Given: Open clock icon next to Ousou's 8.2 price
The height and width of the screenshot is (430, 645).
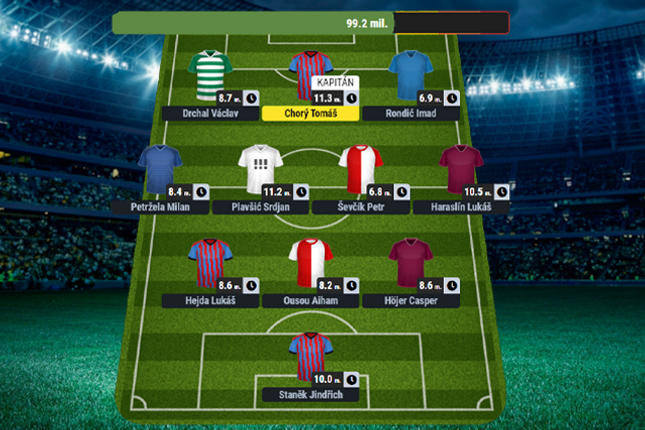Looking at the screenshot, I should click(351, 286).
